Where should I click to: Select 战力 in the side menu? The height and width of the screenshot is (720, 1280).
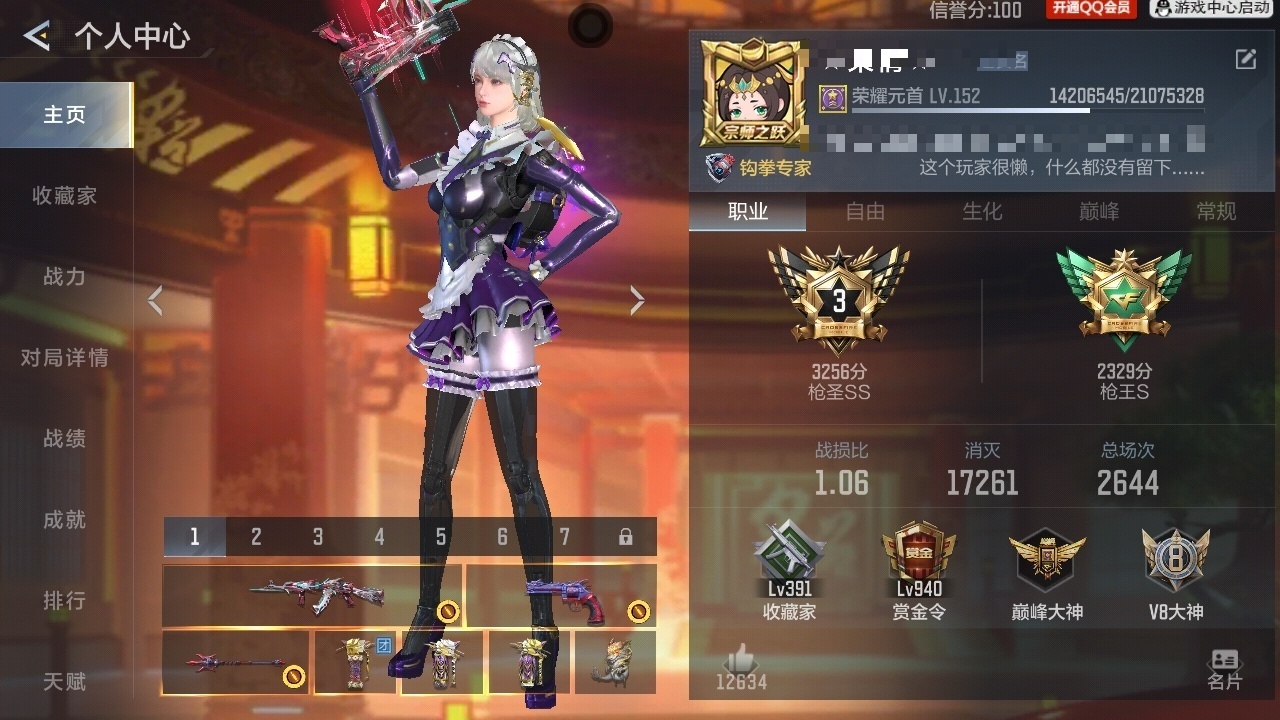point(65,277)
